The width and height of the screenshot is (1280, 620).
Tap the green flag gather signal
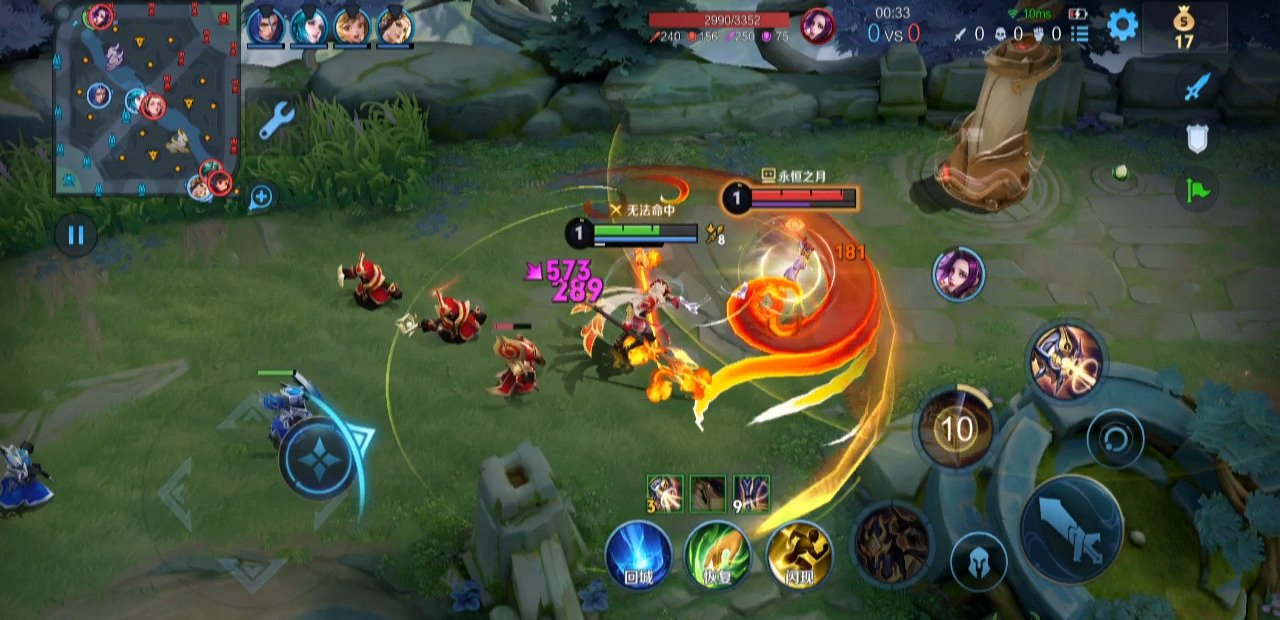pos(1197,189)
